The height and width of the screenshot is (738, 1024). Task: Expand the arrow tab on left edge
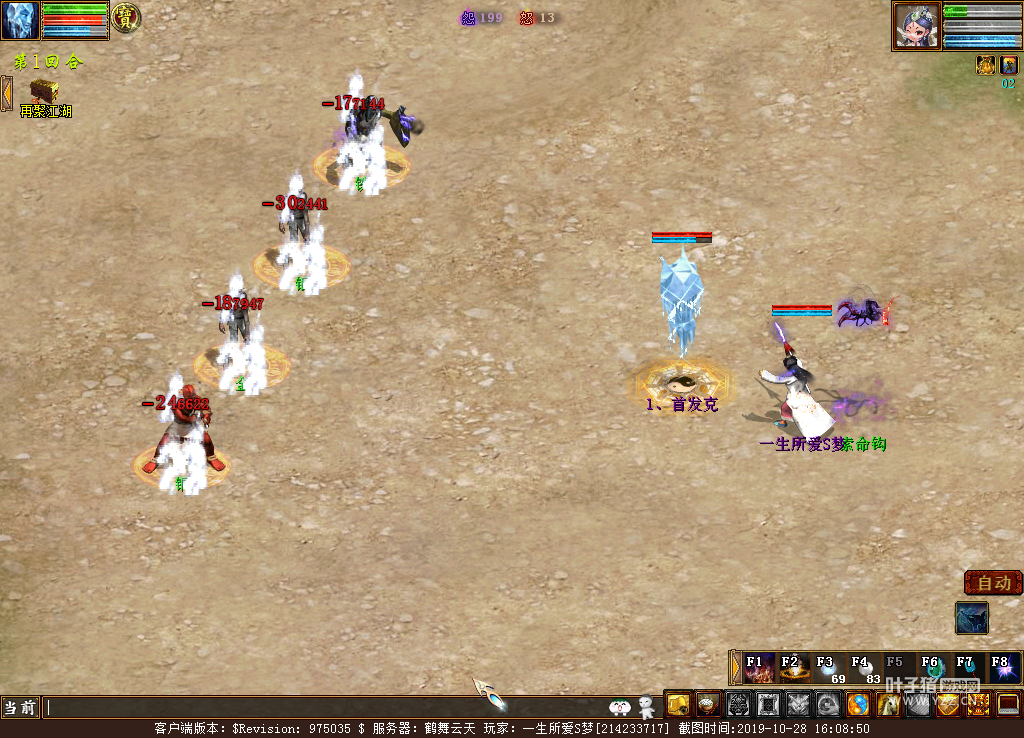pyautogui.click(x=6, y=93)
